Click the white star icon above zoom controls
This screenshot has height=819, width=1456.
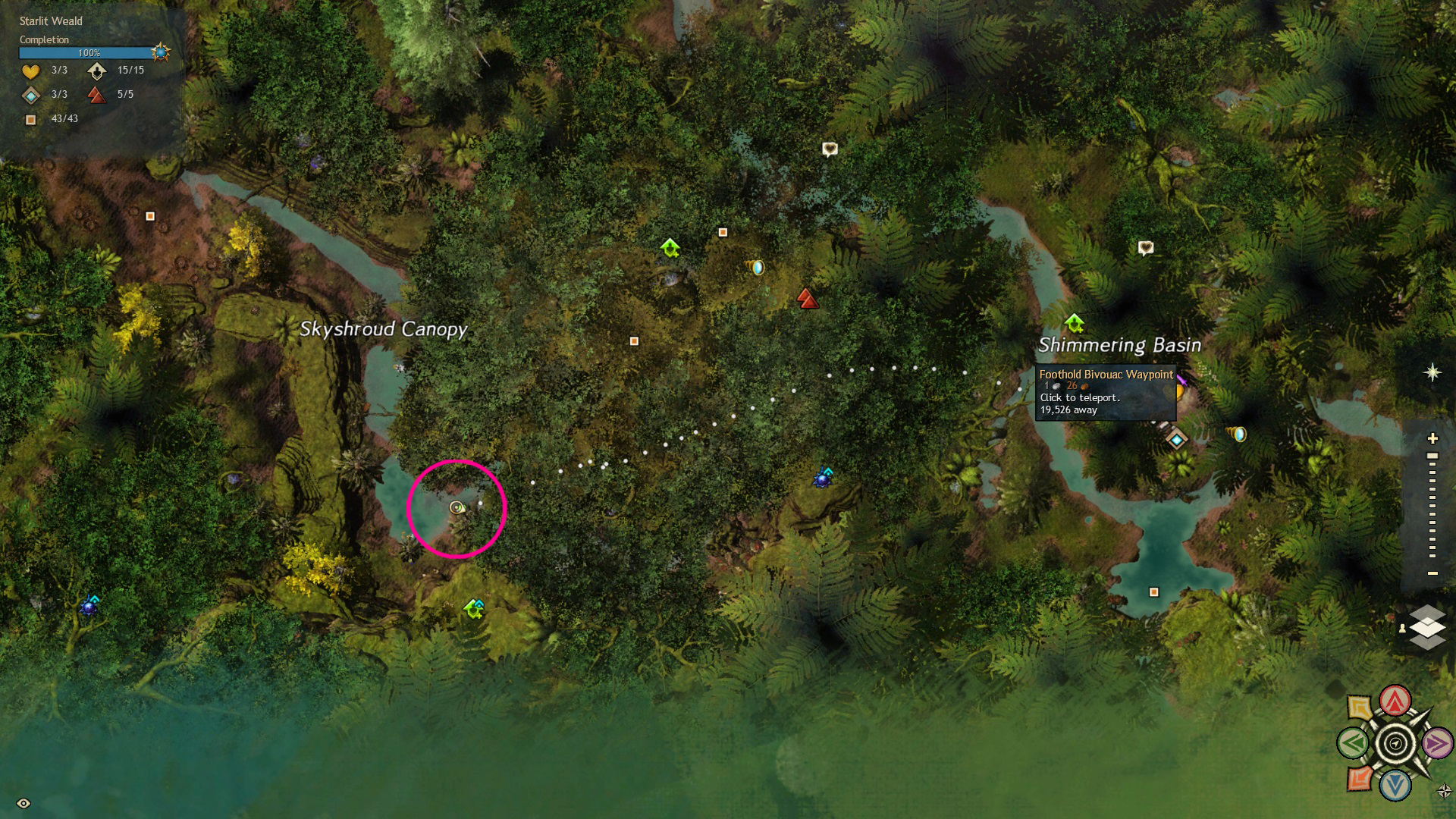1432,372
